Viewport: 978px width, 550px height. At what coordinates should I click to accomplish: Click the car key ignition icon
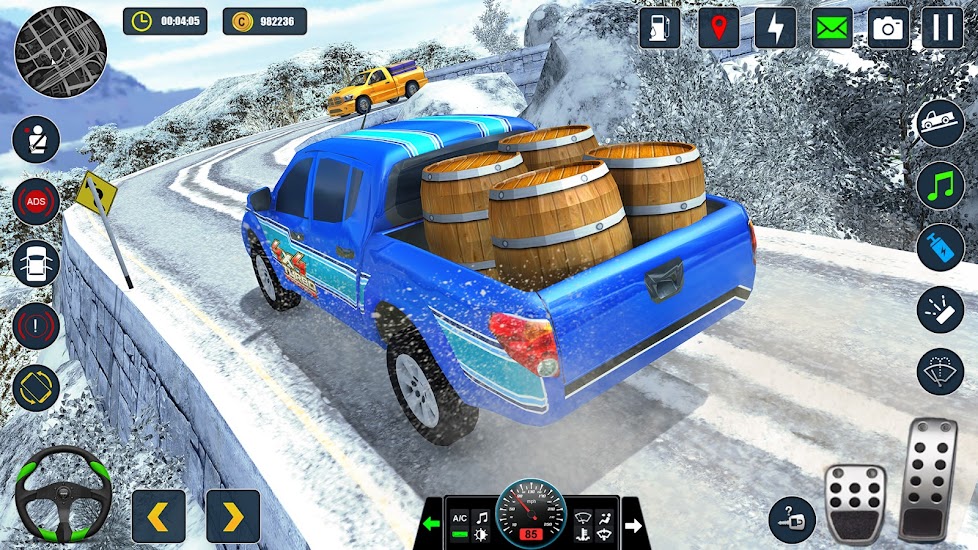pyautogui.click(x=792, y=520)
